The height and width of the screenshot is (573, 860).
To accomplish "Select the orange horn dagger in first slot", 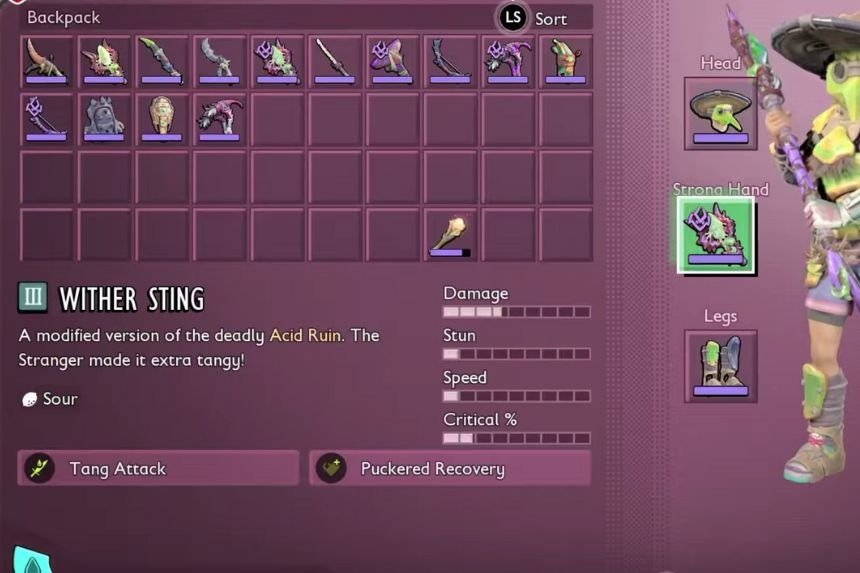I will (46, 61).
